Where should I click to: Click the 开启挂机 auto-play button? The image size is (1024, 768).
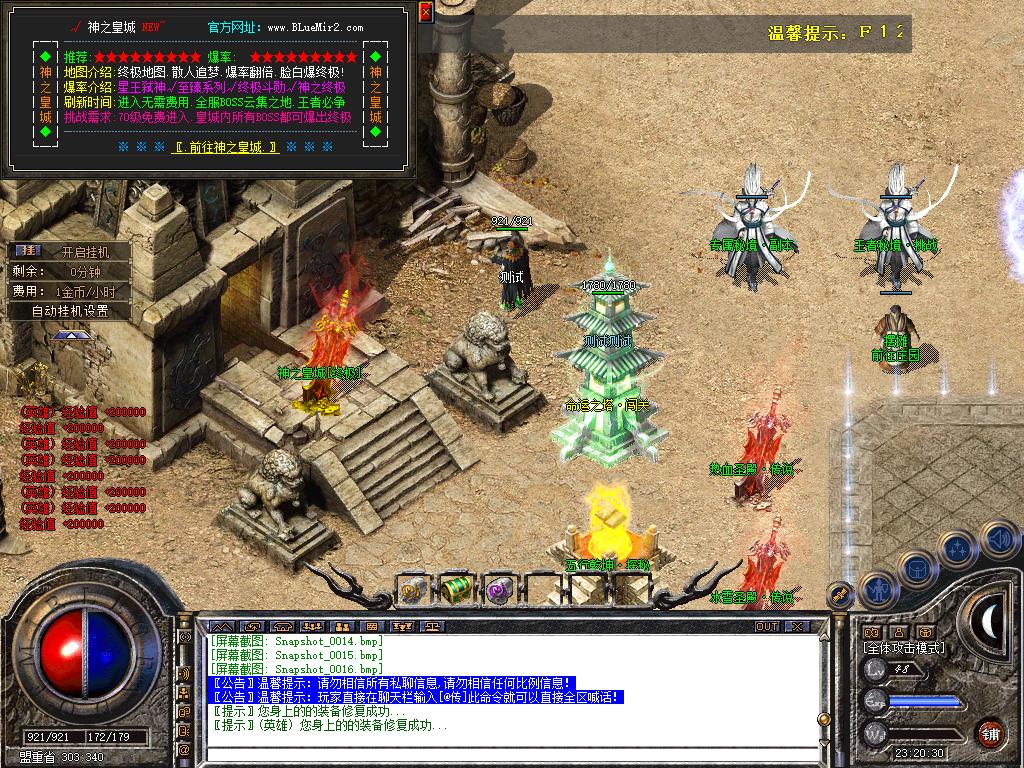[x=85, y=252]
